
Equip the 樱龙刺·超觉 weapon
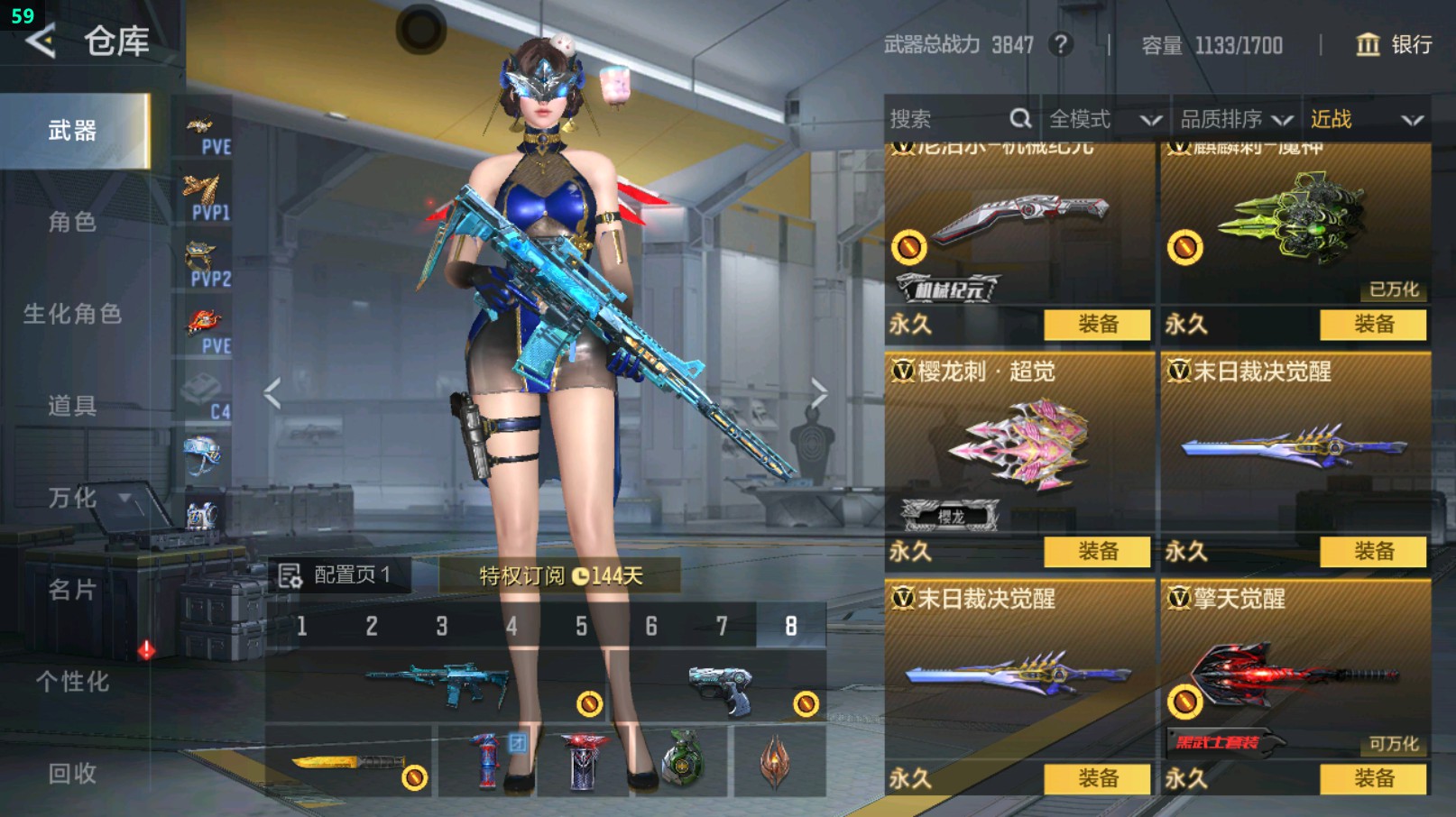coord(1097,550)
